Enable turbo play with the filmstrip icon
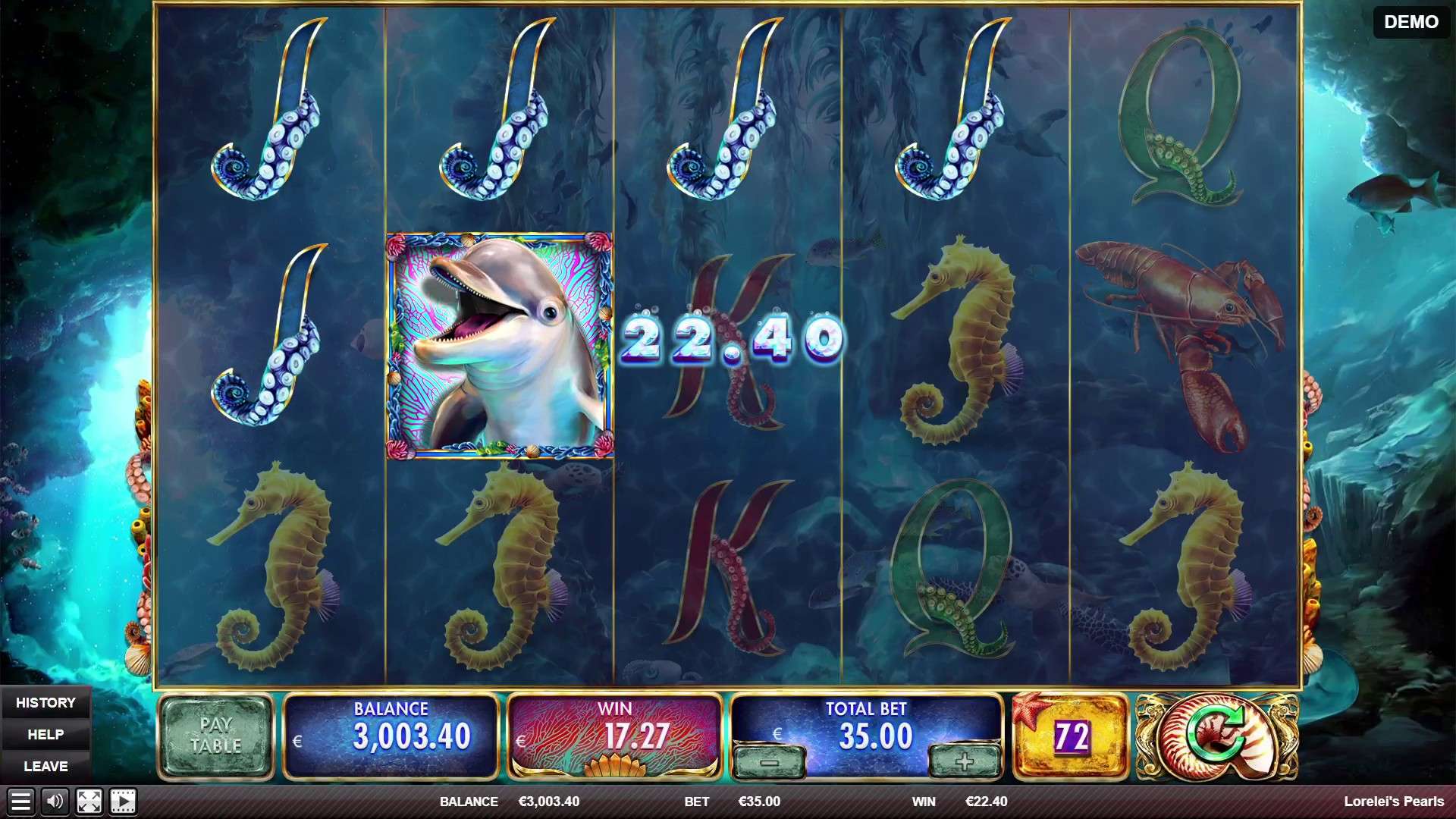Screen dimensions: 1456x819 pos(124,801)
